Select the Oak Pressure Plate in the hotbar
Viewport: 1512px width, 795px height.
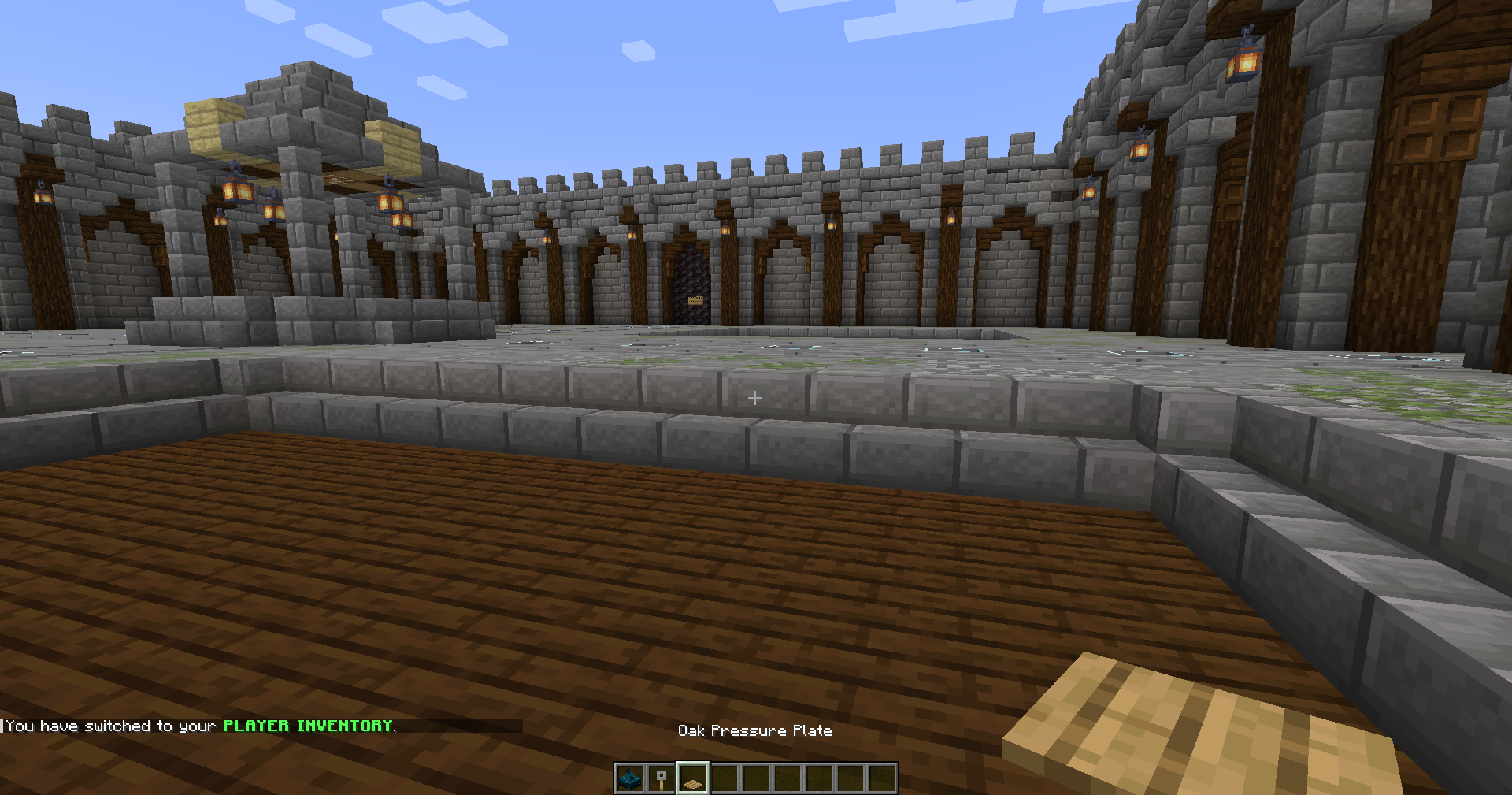pos(692,778)
